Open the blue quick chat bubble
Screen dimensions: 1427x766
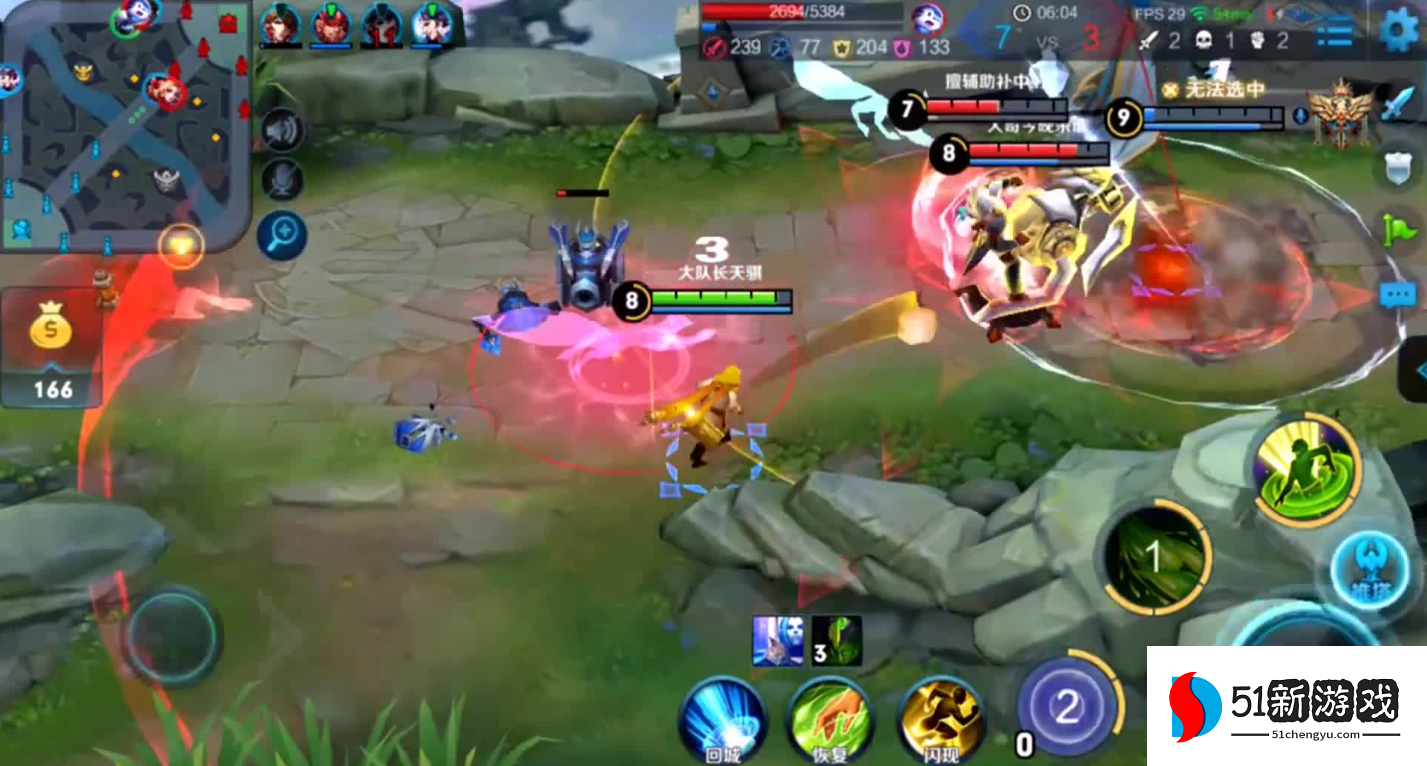pyautogui.click(x=1397, y=295)
